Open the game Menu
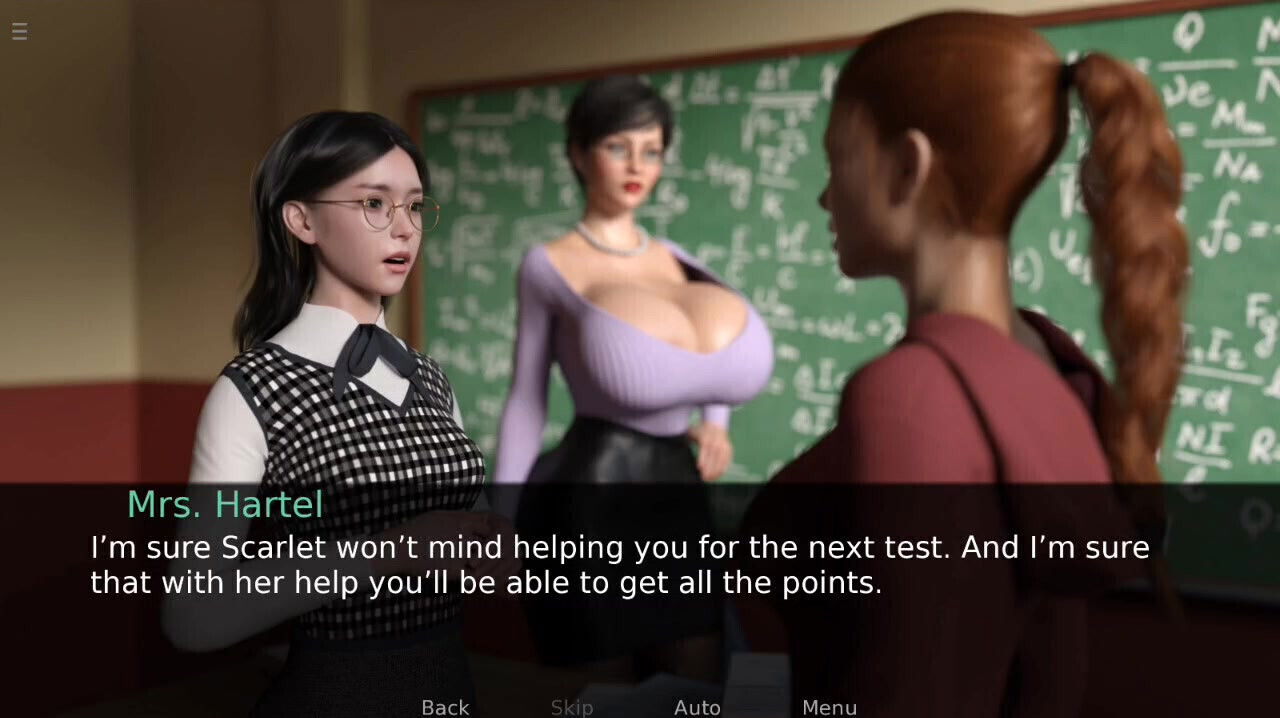1280x718 pixels. pos(829,707)
